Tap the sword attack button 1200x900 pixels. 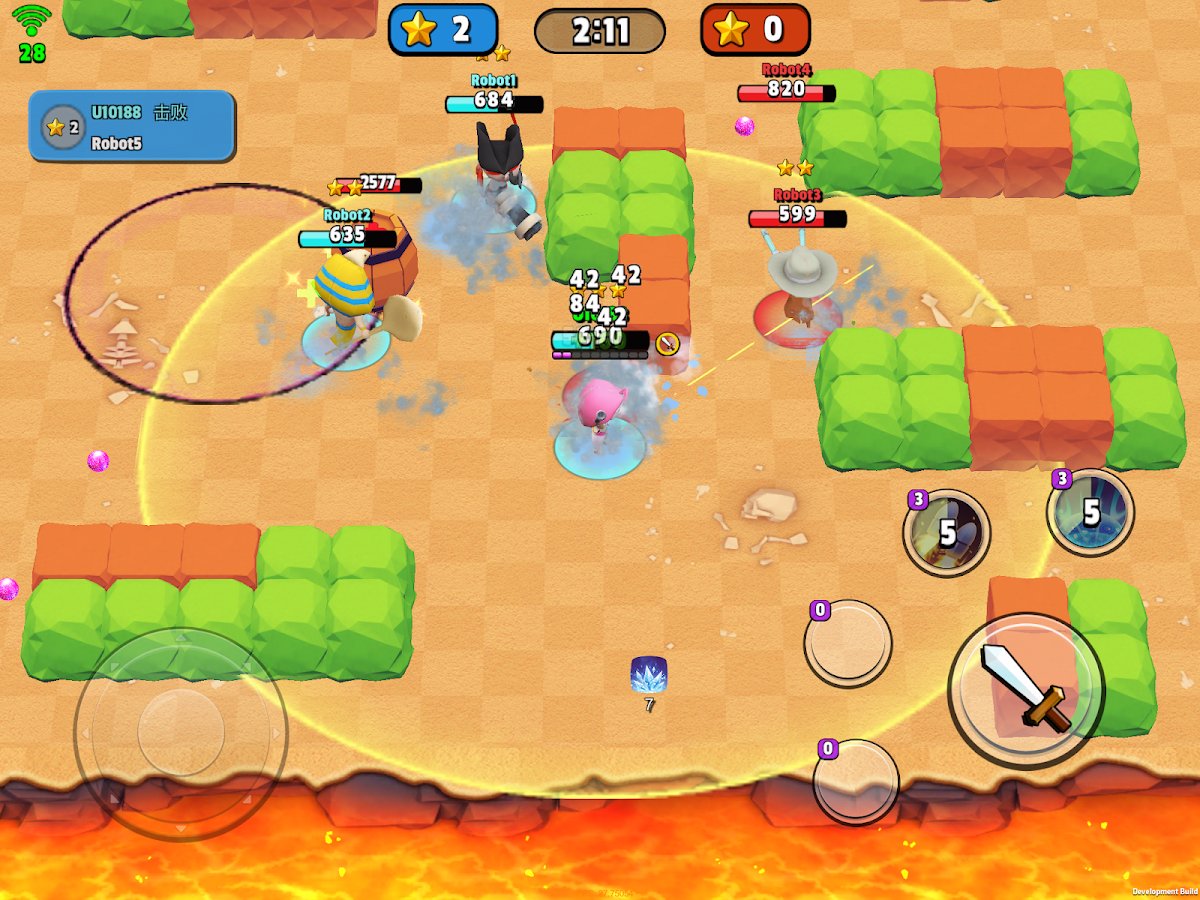(x=1025, y=689)
